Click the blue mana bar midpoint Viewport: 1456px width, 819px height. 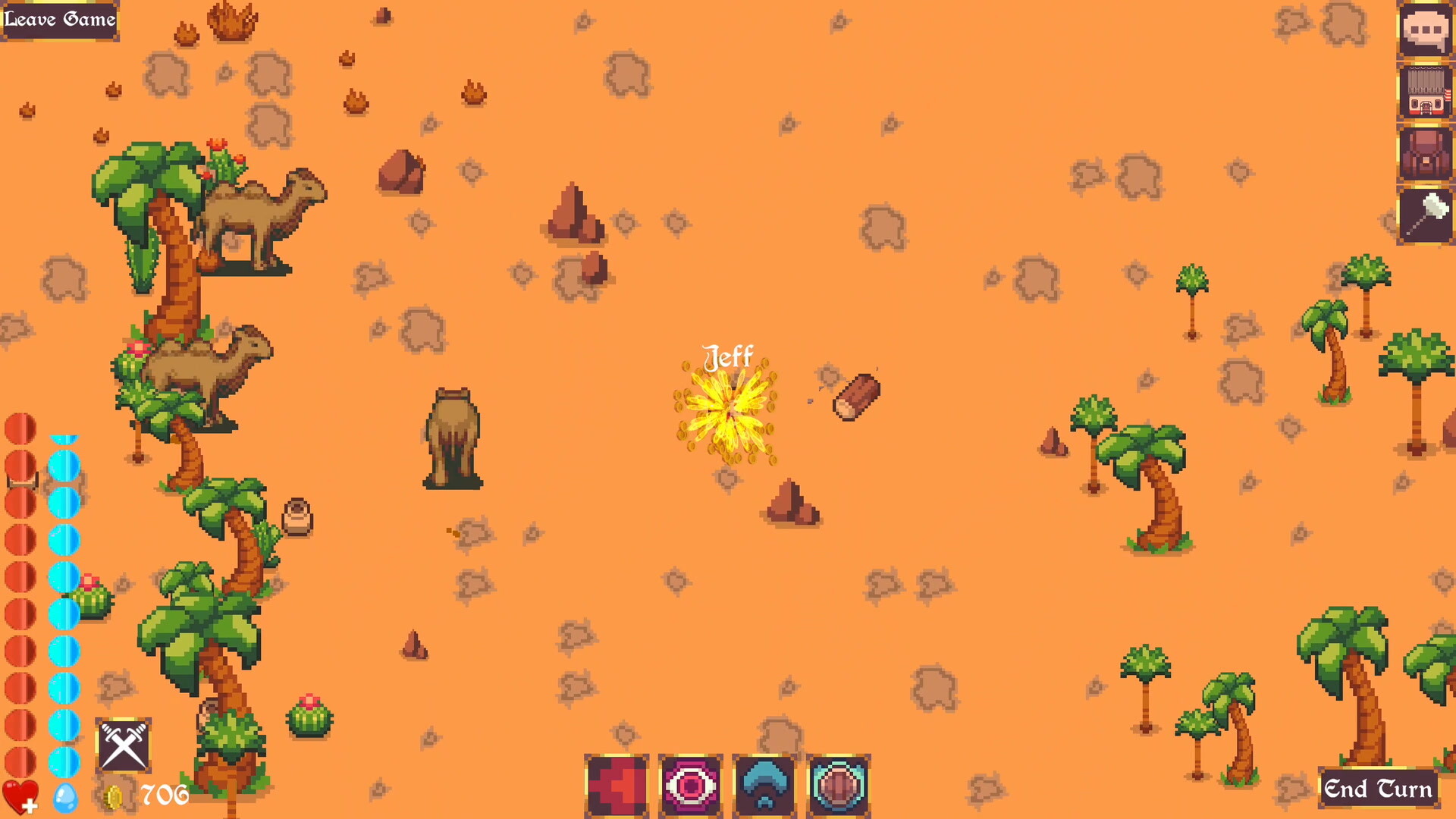click(x=65, y=599)
